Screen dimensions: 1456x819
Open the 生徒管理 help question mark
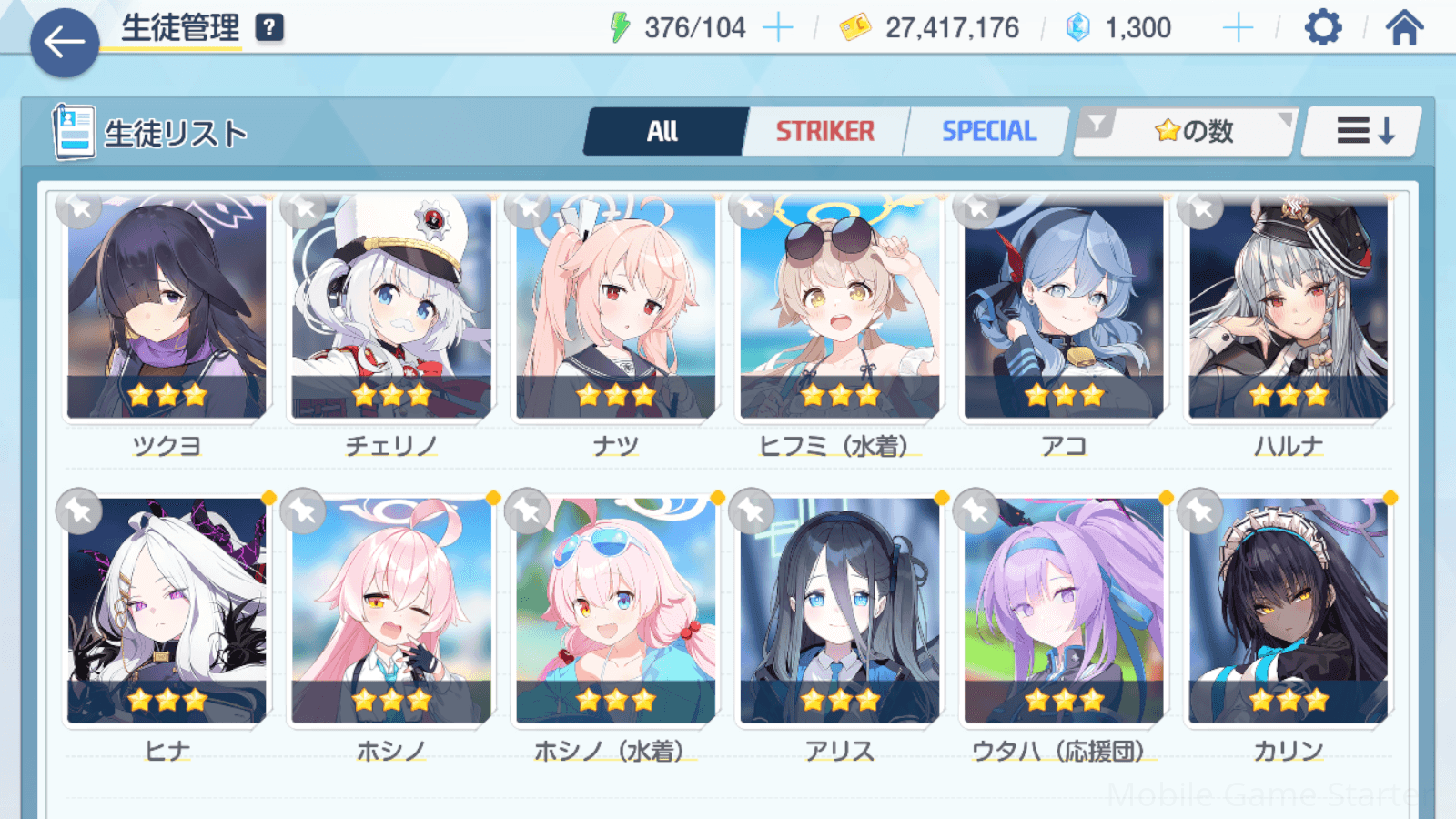pos(268,28)
